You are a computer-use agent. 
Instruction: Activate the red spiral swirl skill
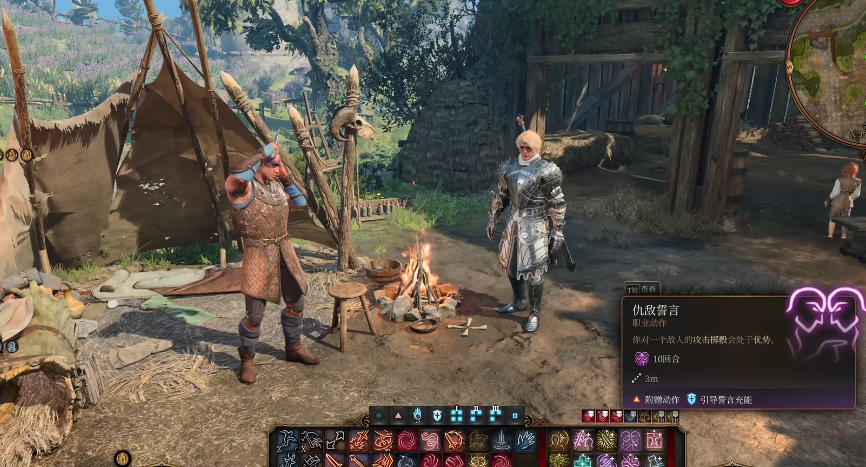point(407,440)
